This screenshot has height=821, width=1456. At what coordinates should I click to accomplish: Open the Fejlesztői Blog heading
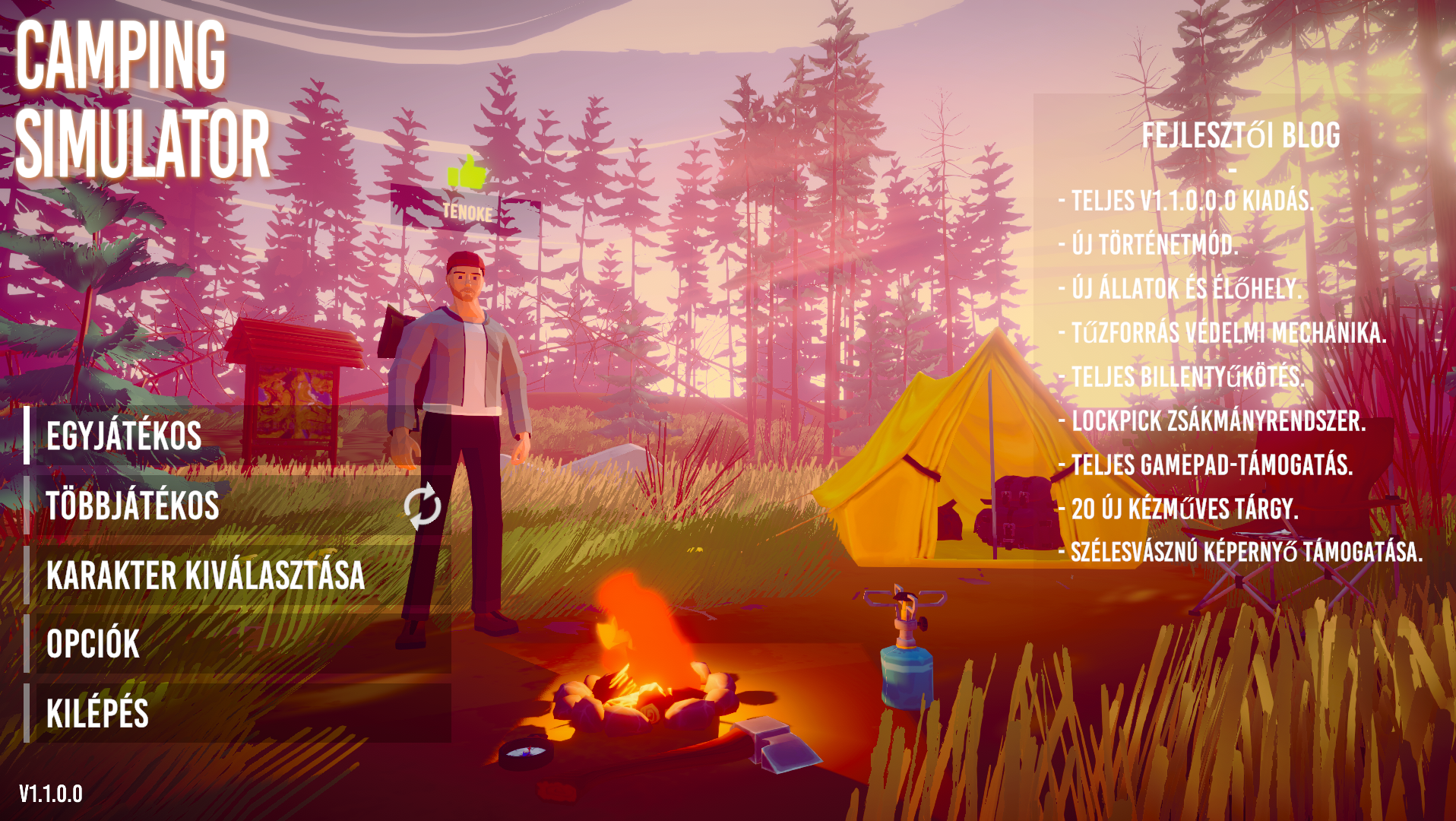(x=1240, y=135)
